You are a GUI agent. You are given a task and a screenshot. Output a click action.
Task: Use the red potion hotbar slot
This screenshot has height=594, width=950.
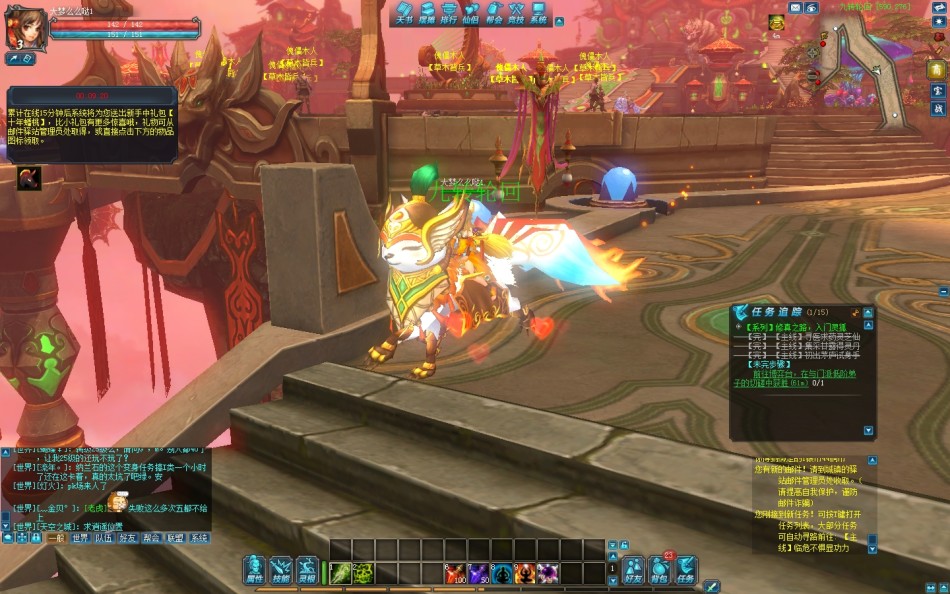[457, 573]
